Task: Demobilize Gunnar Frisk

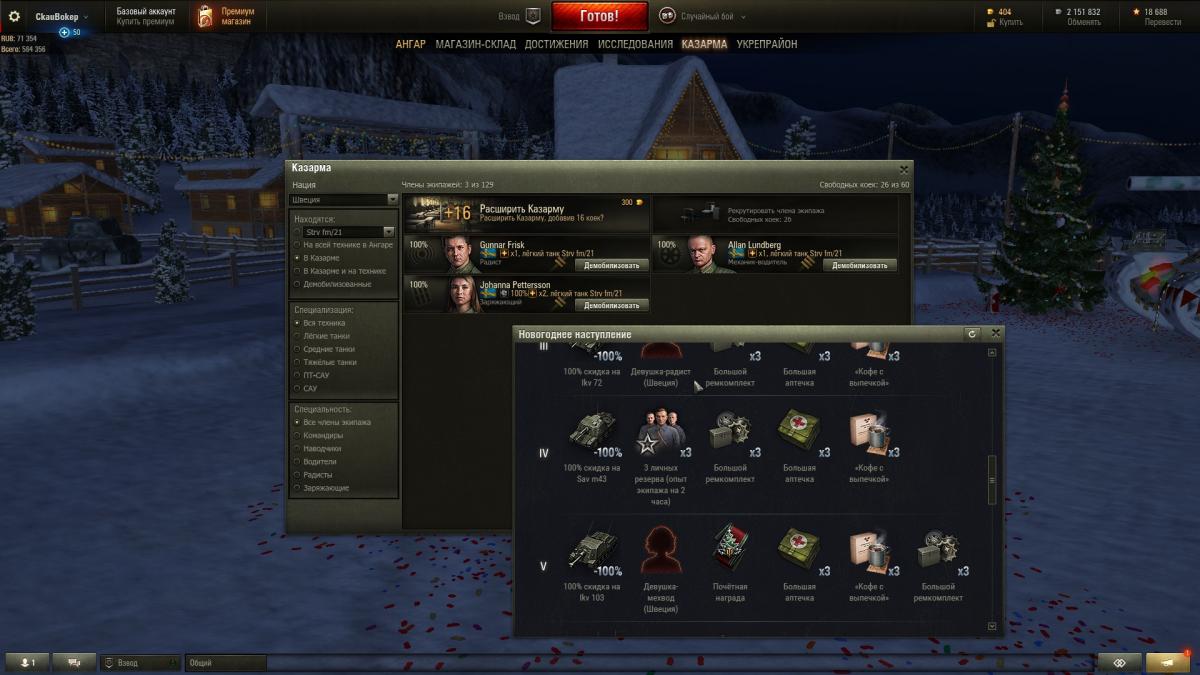Action: tap(611, 265)
